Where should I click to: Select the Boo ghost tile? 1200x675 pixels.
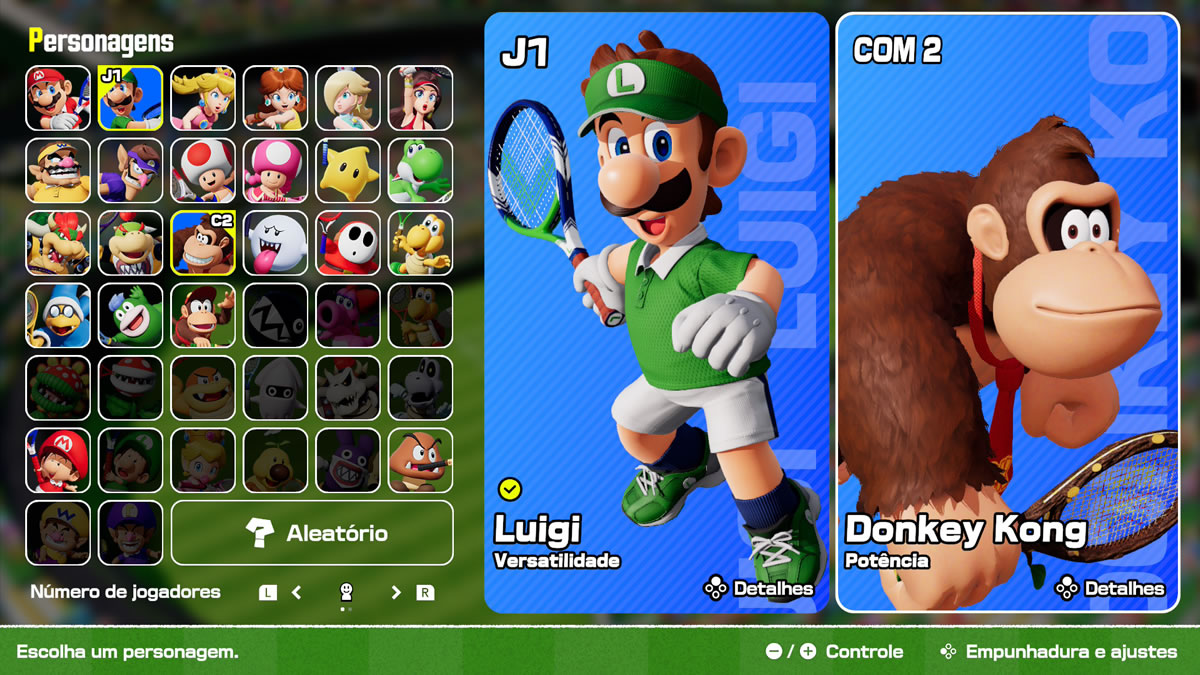click(275, 243)
